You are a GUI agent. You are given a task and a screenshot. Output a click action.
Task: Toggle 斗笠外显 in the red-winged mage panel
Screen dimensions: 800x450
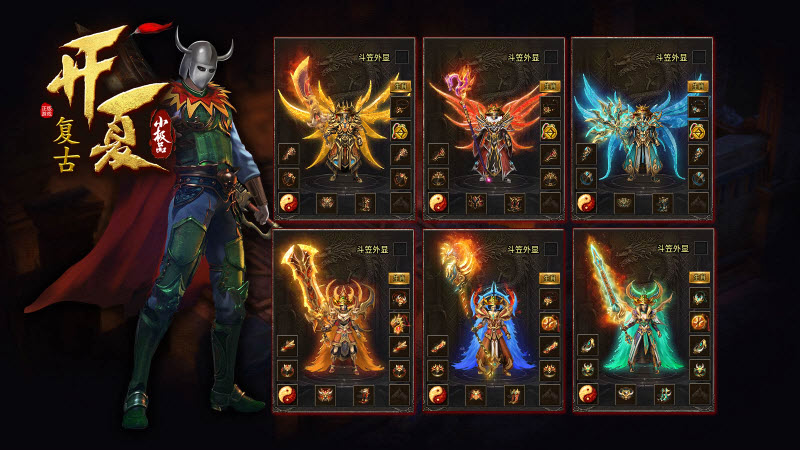click(549, 57)
